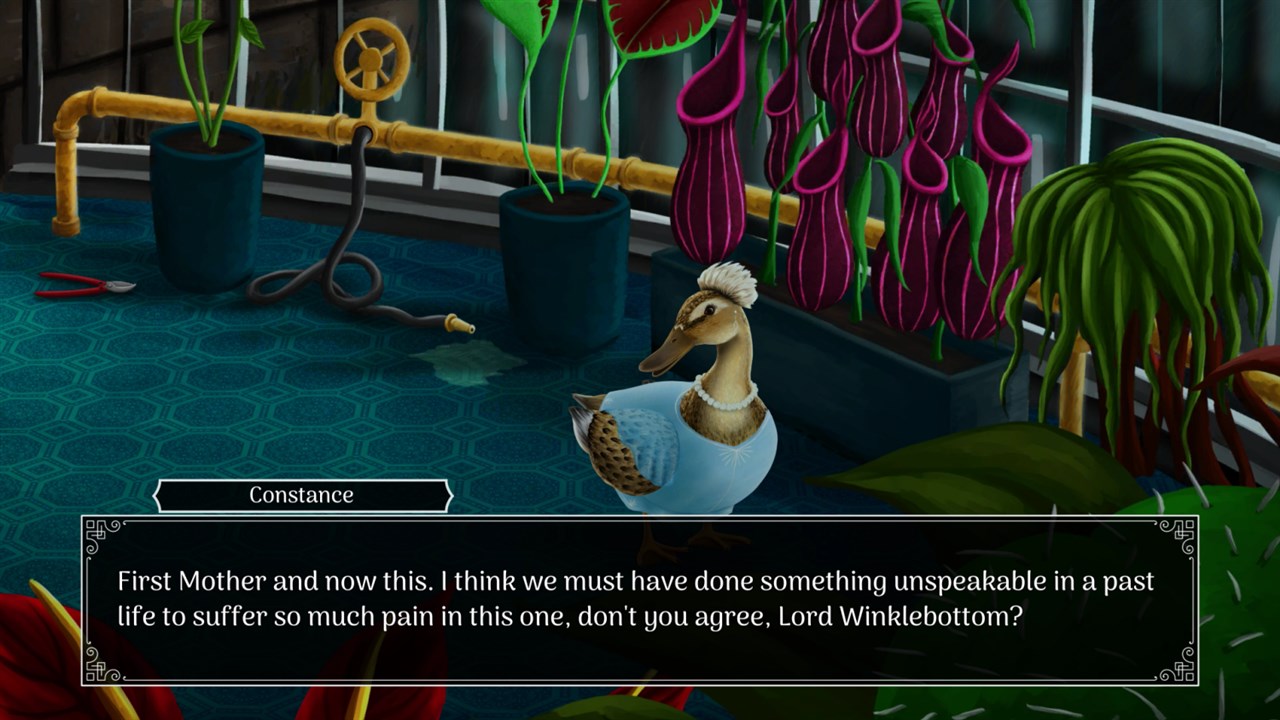This screenshot has height=720, width=1280.
Task: Click the Constance nameplate banner
Action: point(300,495)
